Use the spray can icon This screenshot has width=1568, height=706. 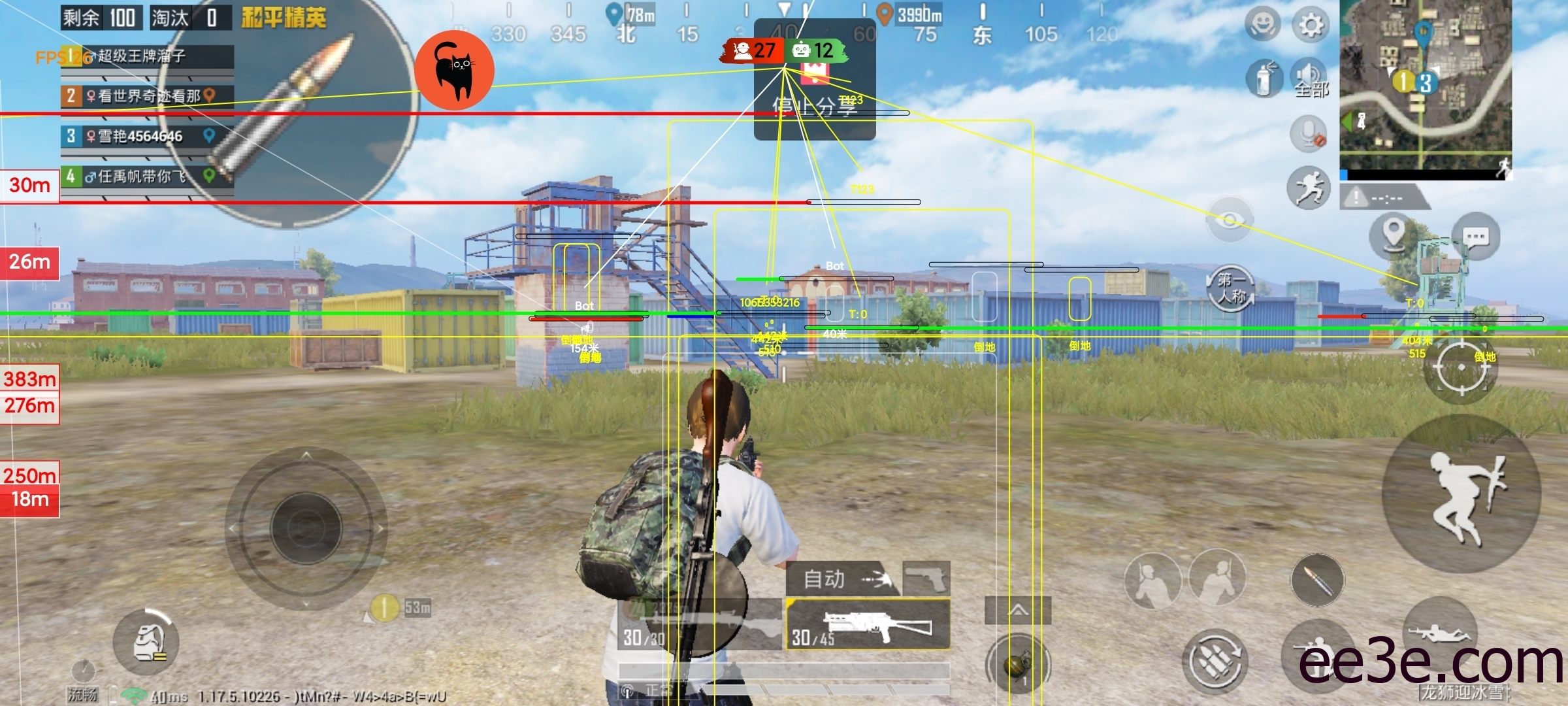tap(1265, 78)
